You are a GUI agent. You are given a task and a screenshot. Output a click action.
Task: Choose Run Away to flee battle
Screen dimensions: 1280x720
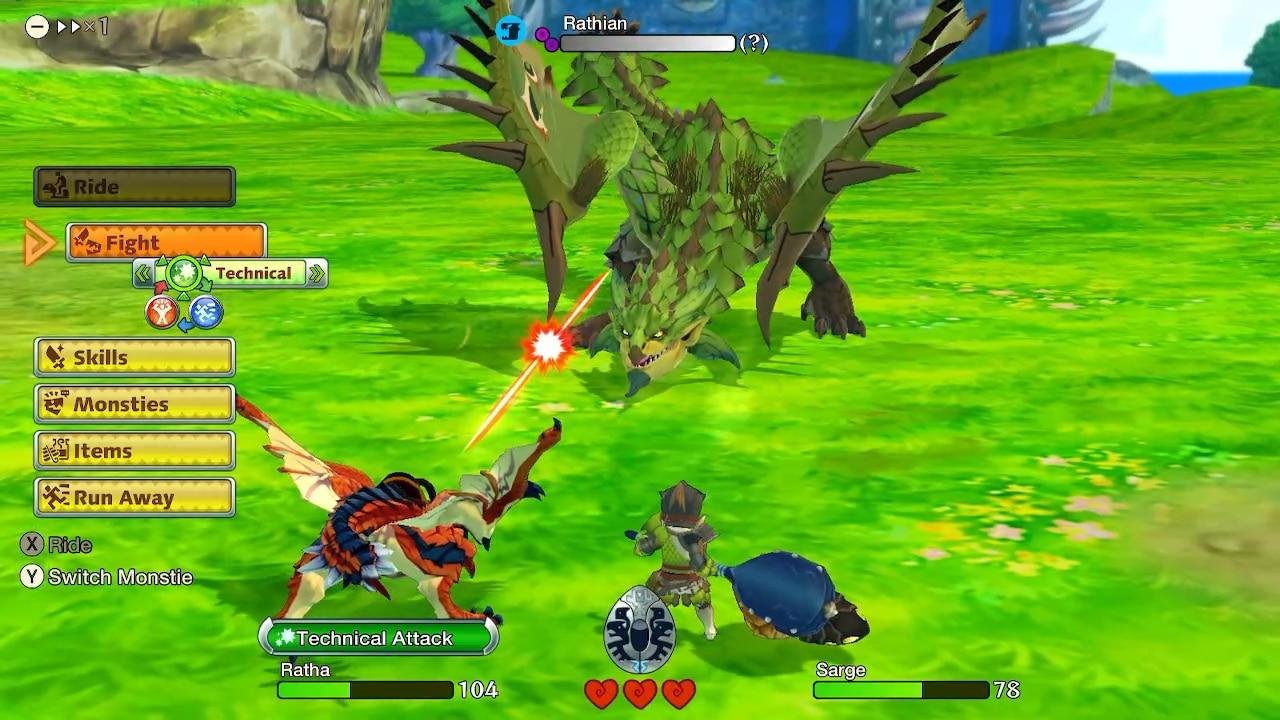pos(135,497)
